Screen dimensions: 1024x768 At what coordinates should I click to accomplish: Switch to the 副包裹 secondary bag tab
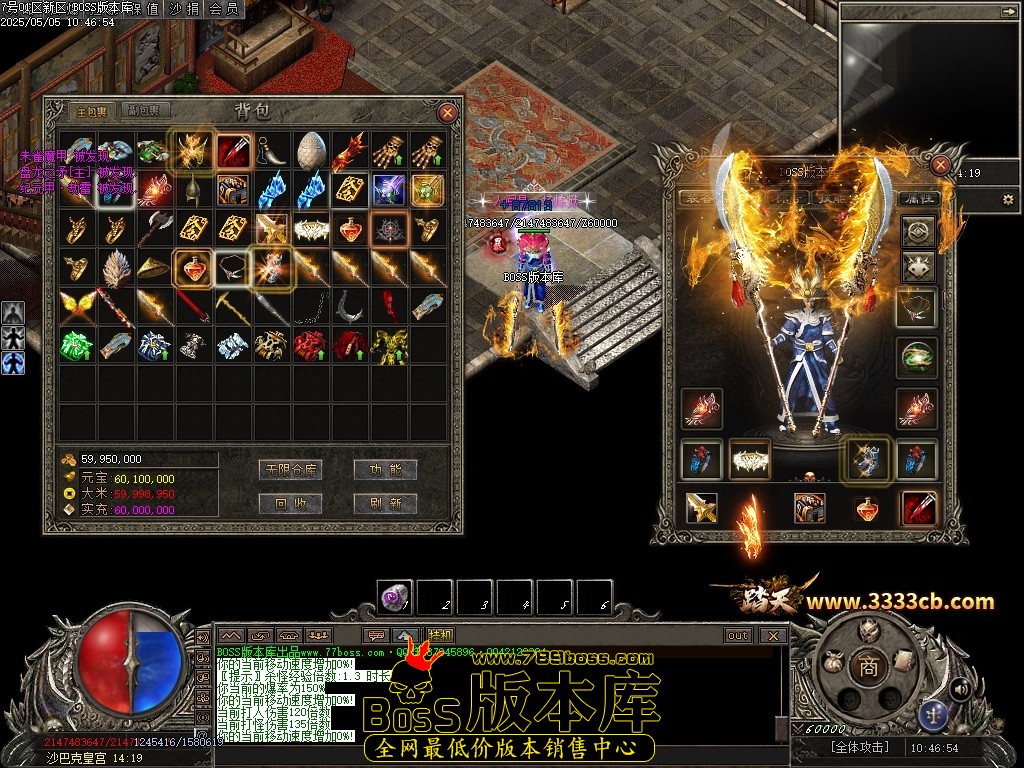click(x=149, y=111)
